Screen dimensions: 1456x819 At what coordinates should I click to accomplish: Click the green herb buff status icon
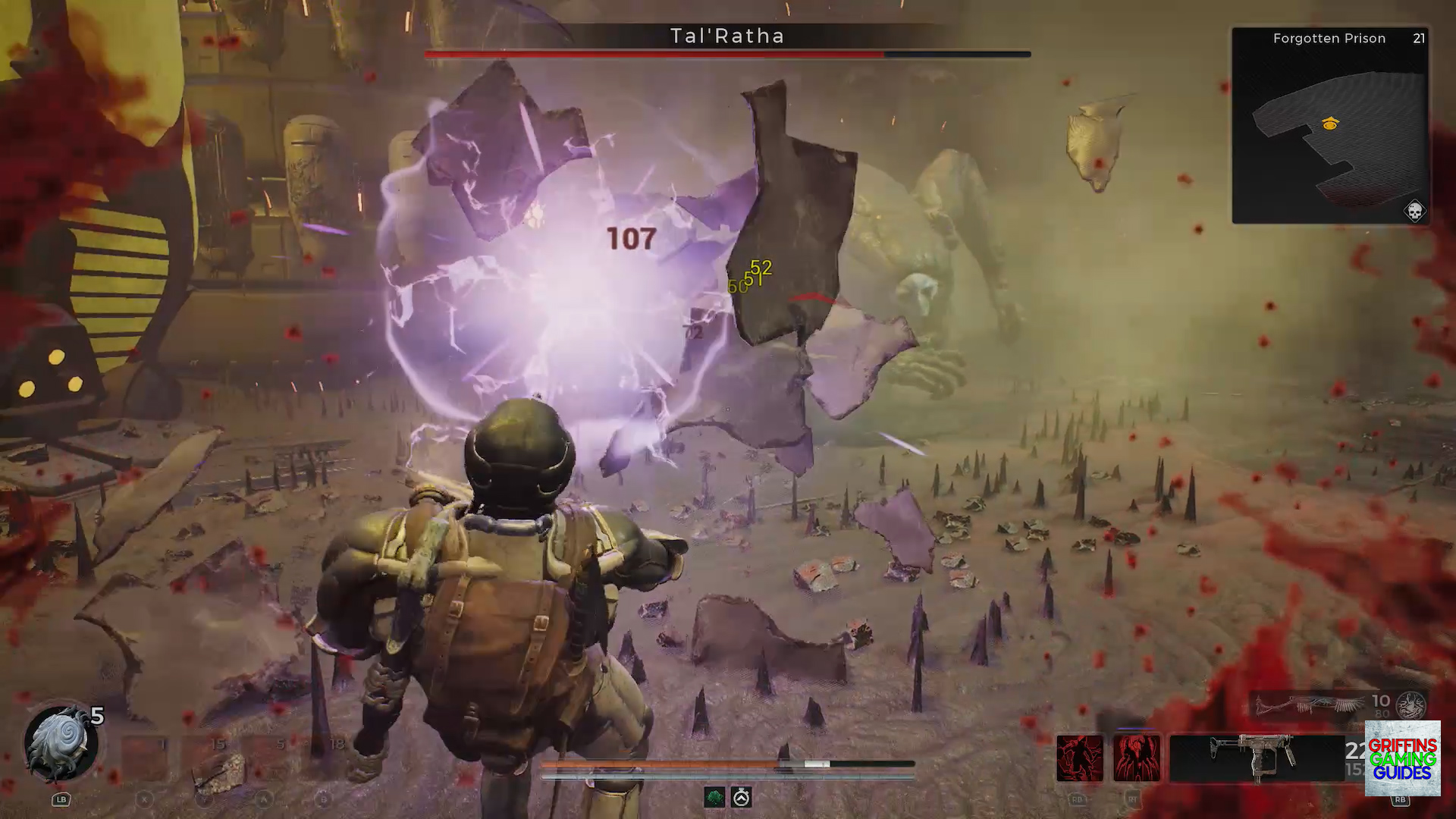tap(714, 797)
